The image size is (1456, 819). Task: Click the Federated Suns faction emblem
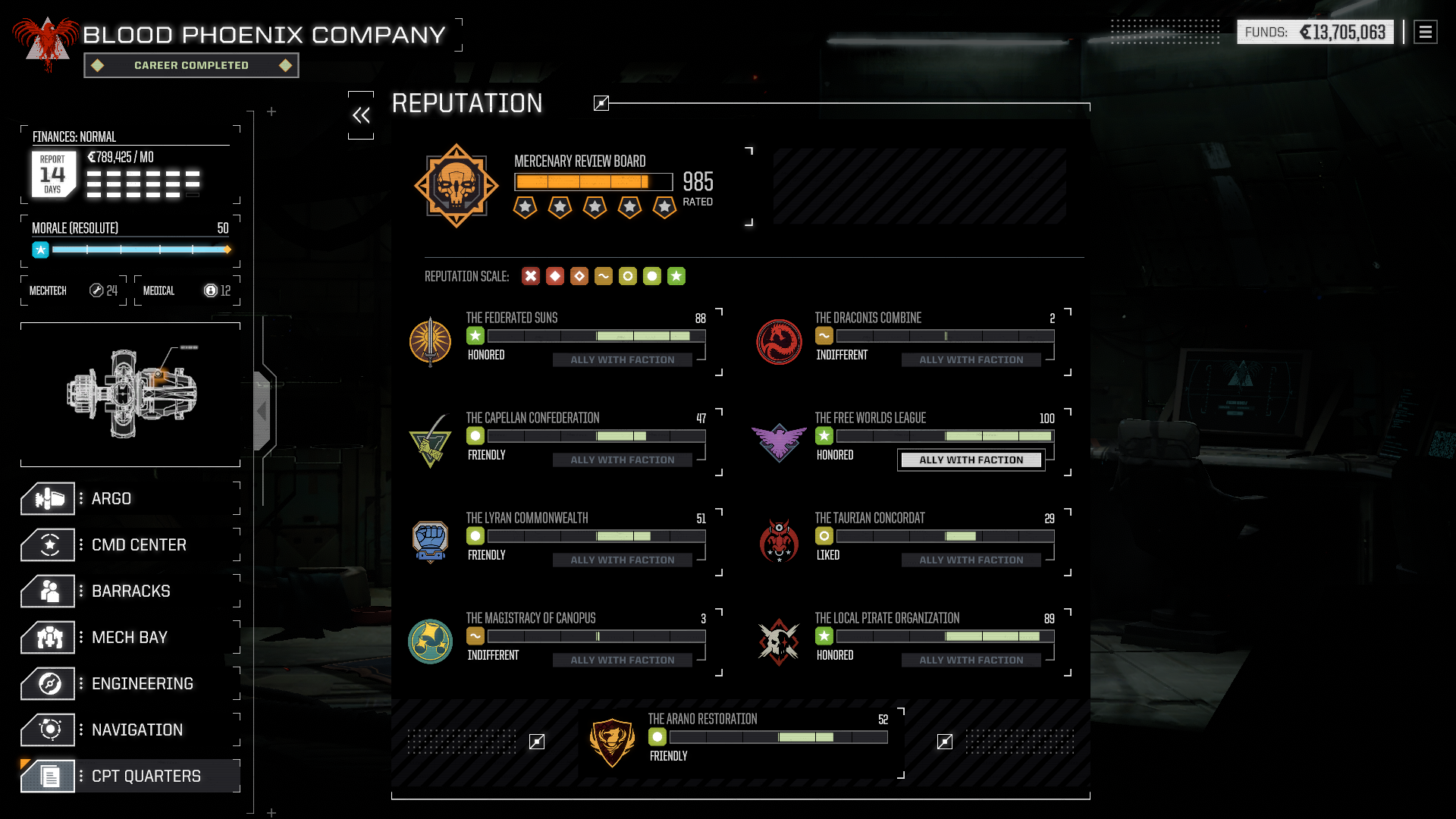431,341
